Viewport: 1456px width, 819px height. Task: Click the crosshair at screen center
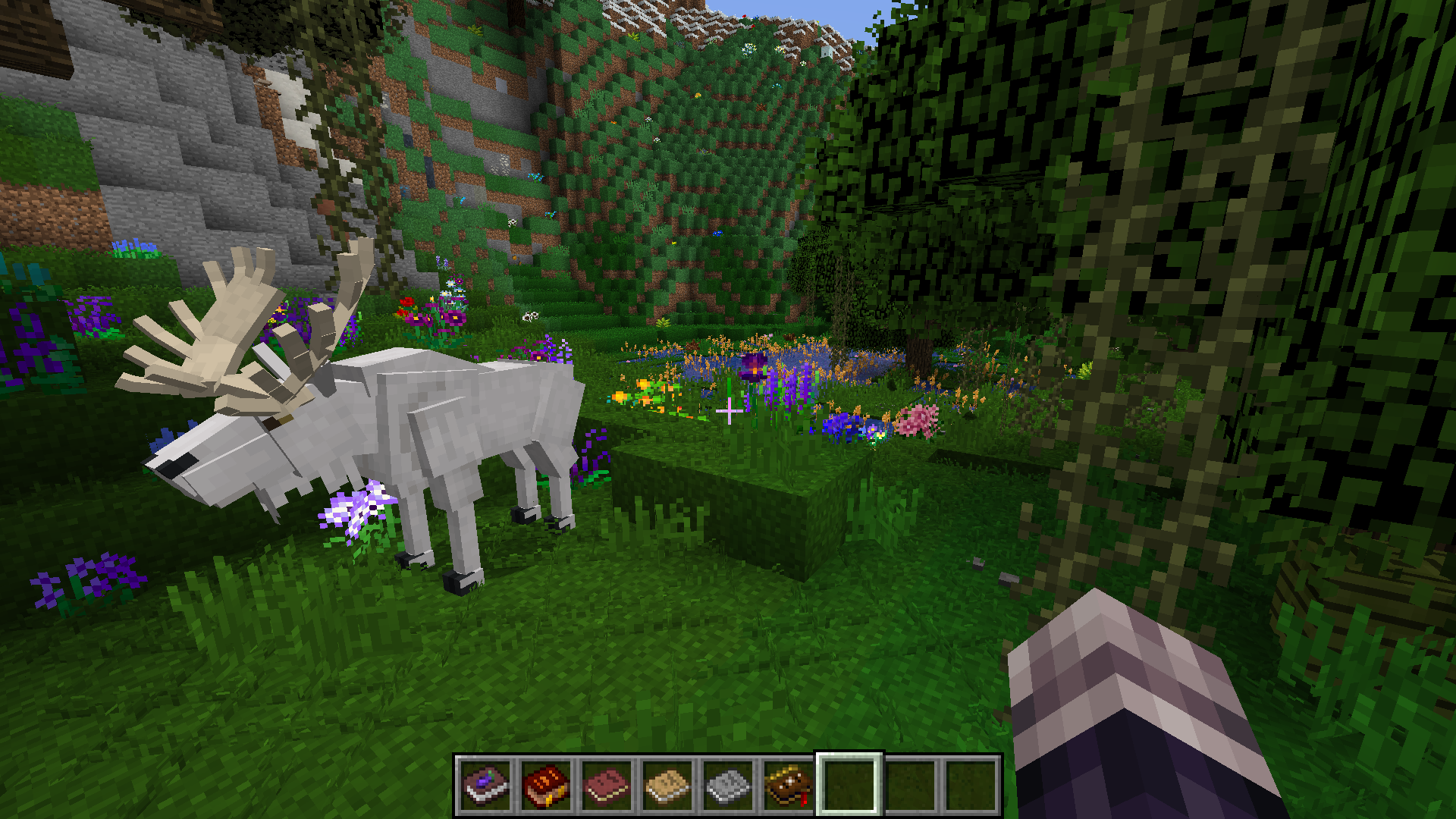click(x=728, y=409)
